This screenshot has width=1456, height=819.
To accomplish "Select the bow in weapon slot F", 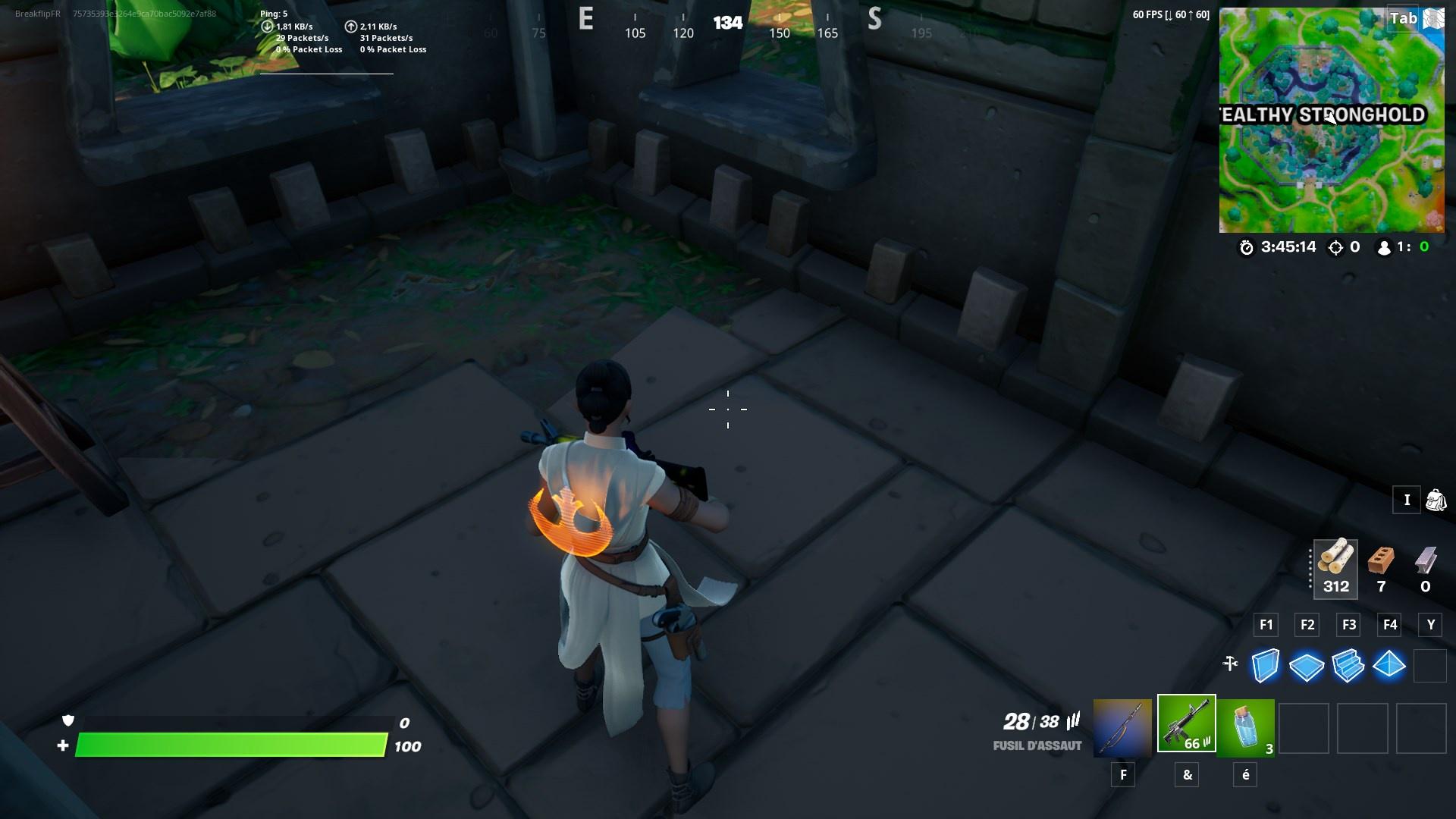I will (x=1122, y=726).
